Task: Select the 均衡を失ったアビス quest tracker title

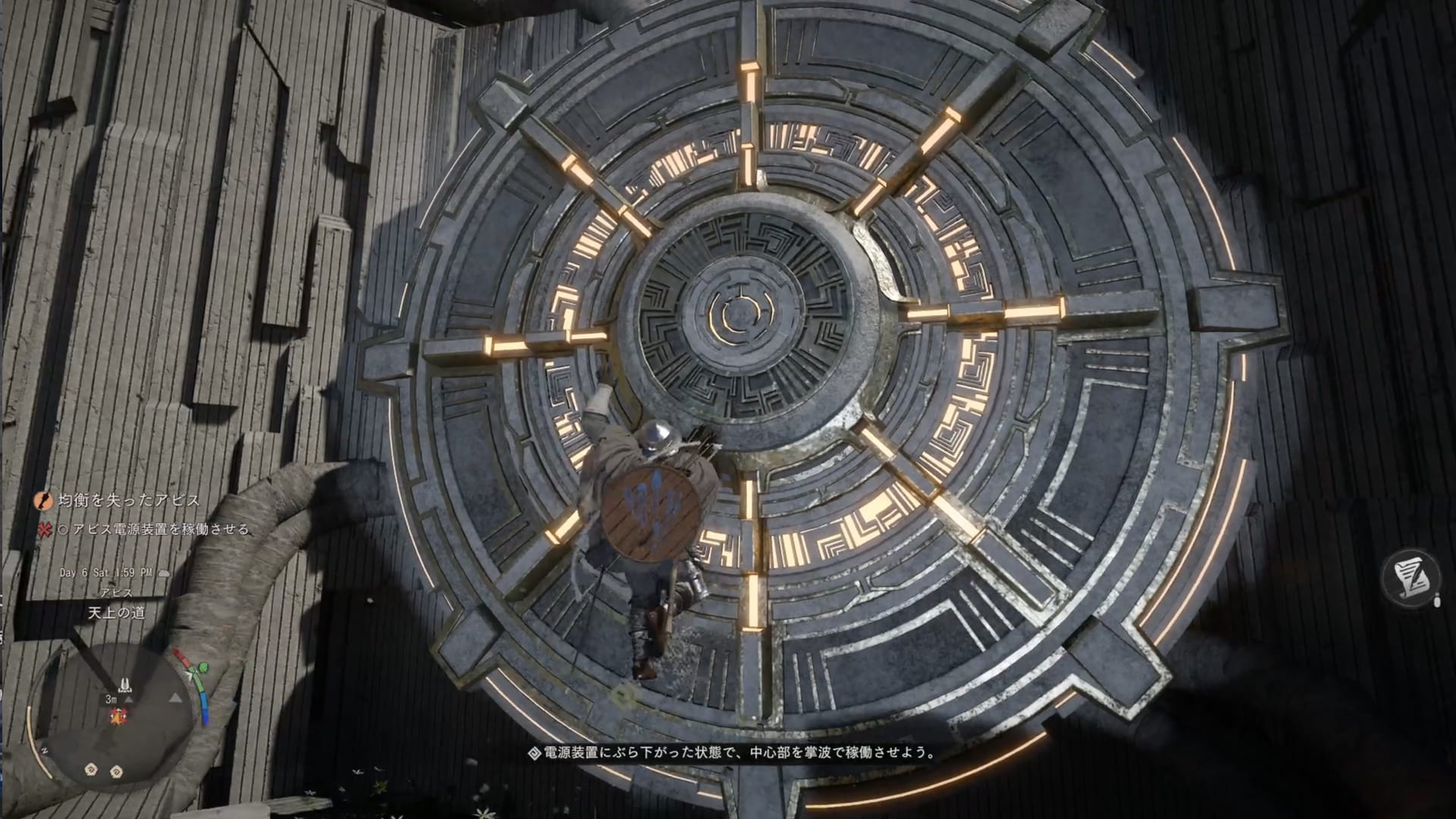Action: pyautogui.click(x=129, y=500)
